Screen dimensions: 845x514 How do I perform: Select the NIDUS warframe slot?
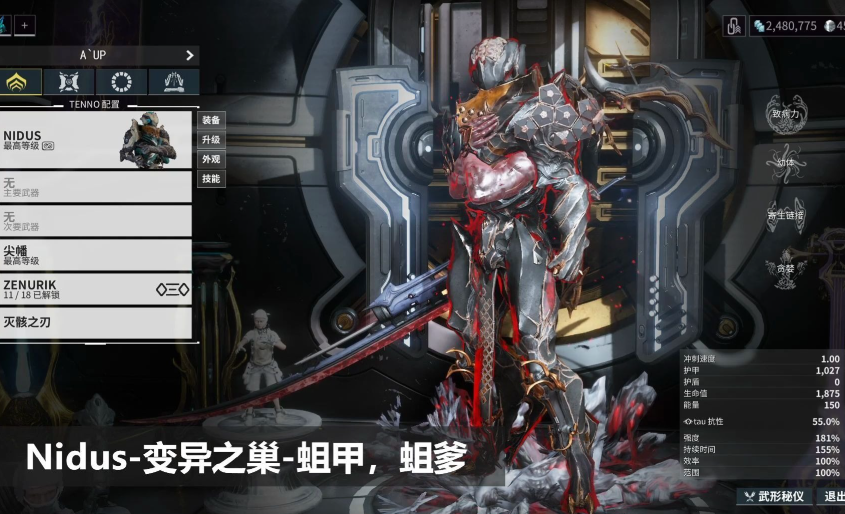(95, 140)
